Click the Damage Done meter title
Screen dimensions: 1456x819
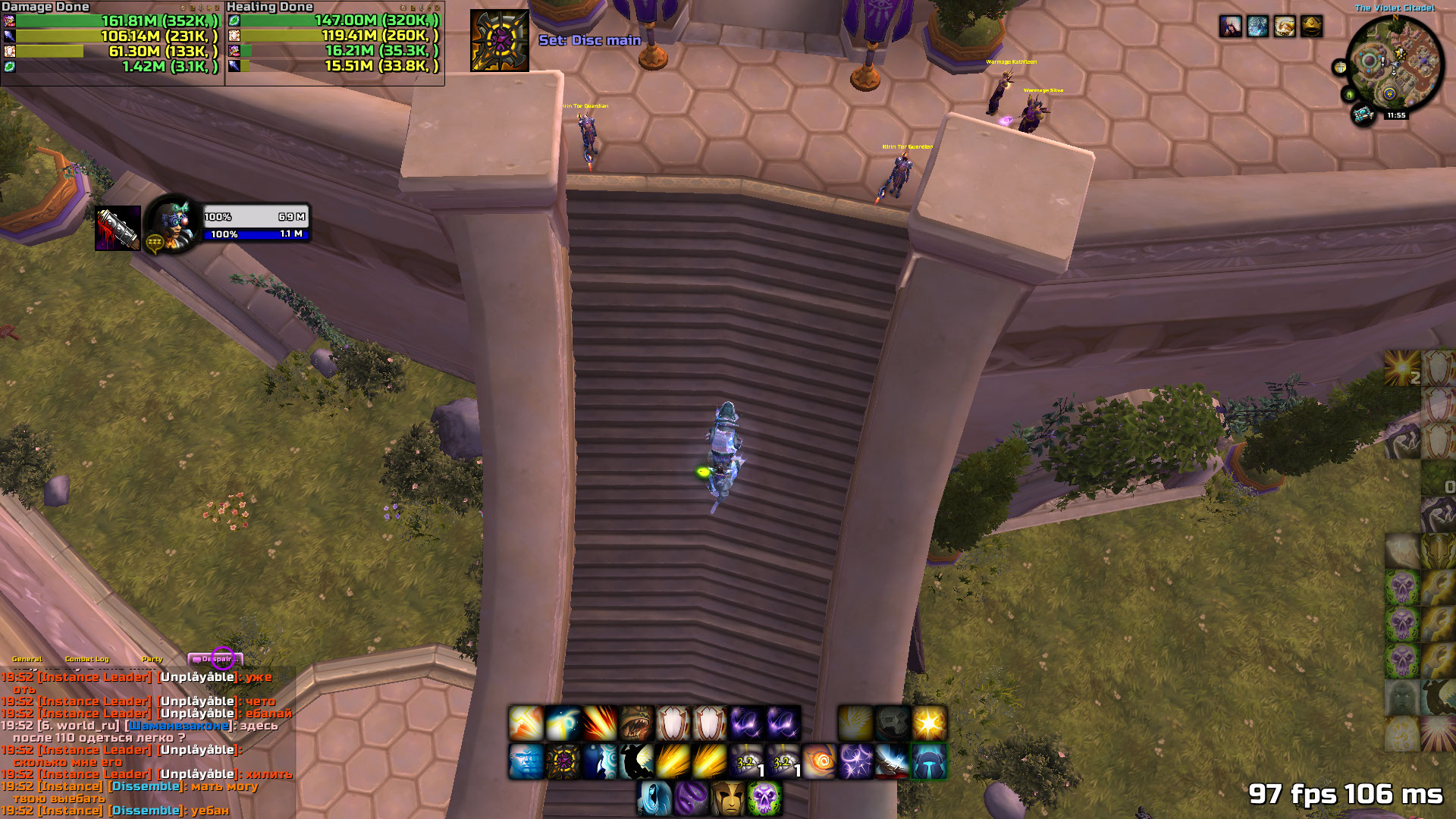click(x=45, y=7)
